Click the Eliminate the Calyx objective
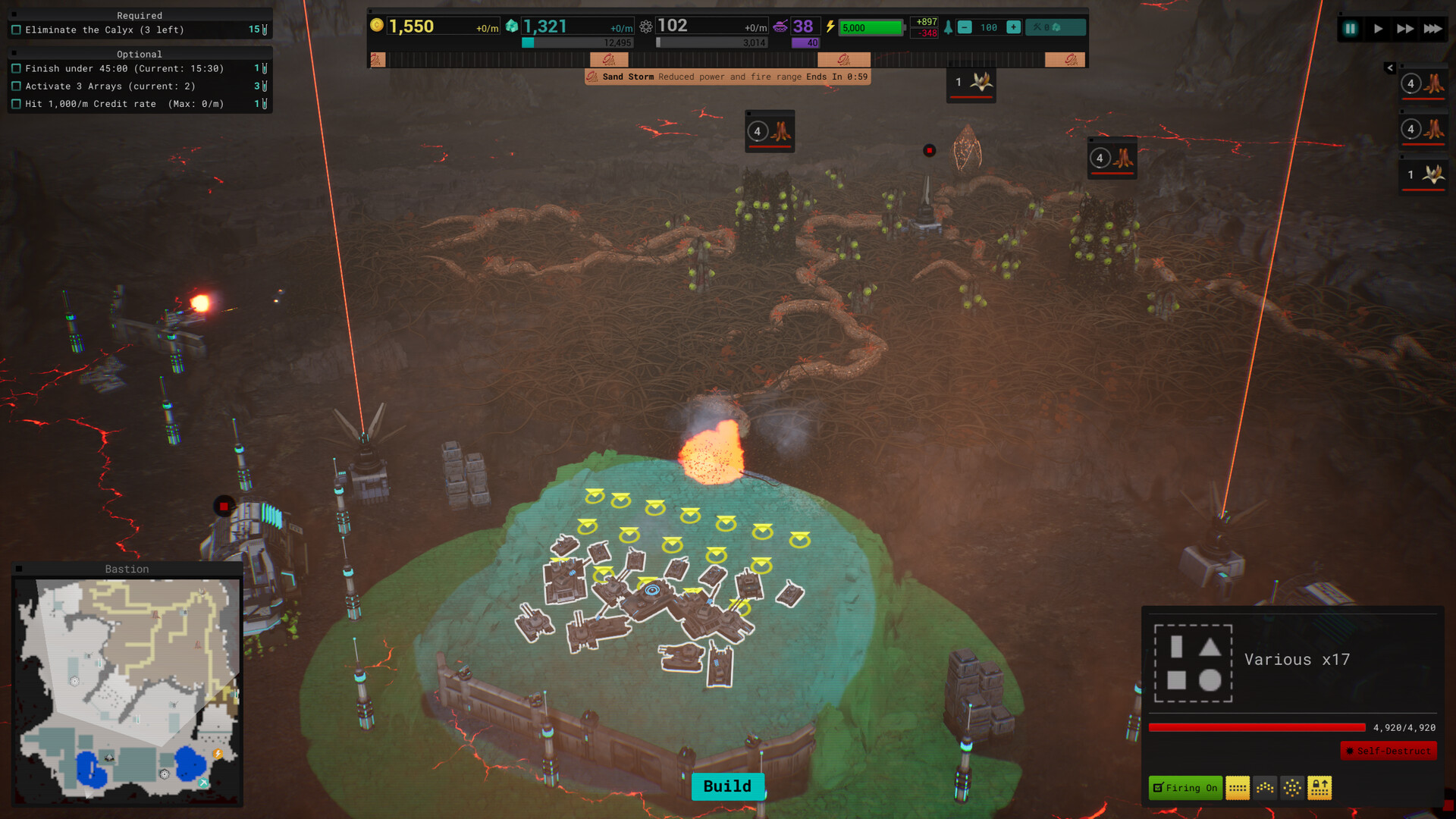This screenshot has width=1456, height=819. pyautogui.click(x=105, y=30)
